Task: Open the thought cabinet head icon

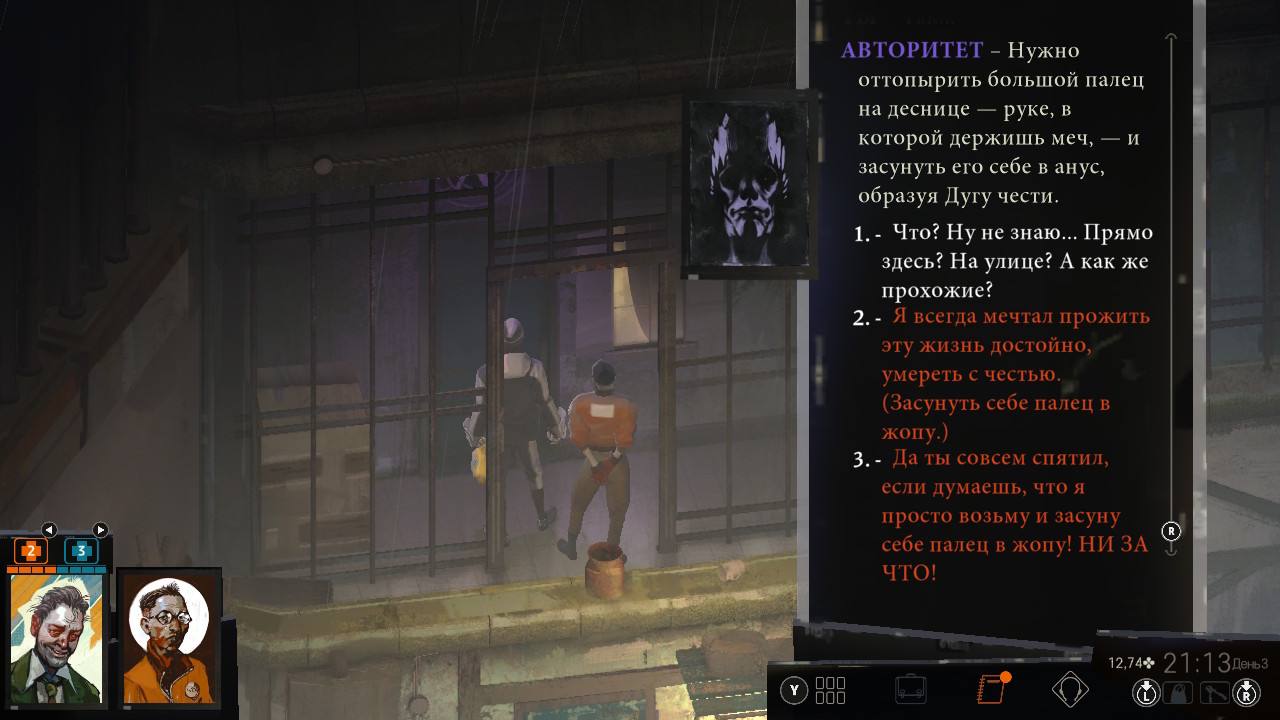Action: point(1070,690)
